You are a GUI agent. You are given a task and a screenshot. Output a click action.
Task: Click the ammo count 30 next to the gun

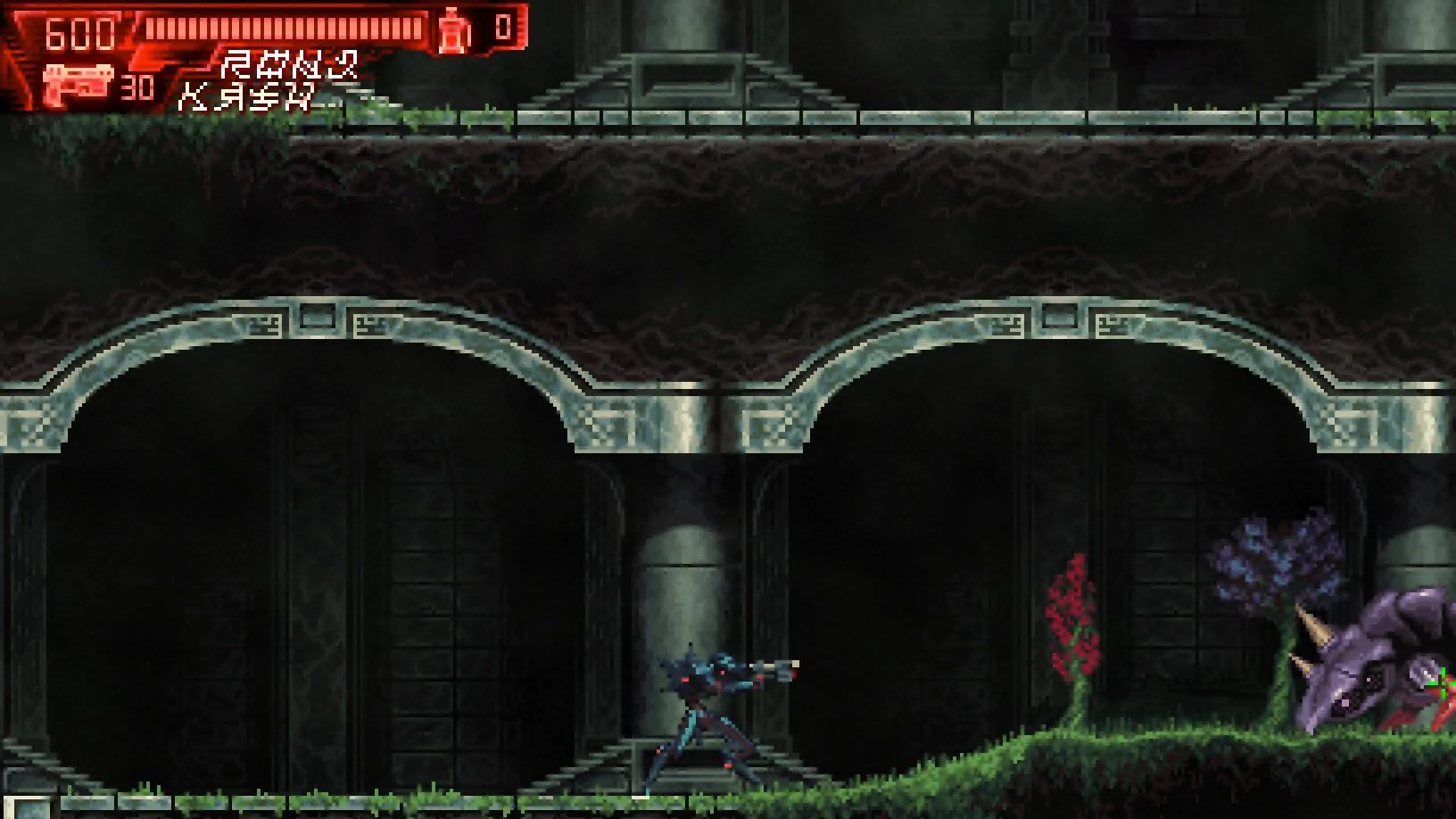138,87
